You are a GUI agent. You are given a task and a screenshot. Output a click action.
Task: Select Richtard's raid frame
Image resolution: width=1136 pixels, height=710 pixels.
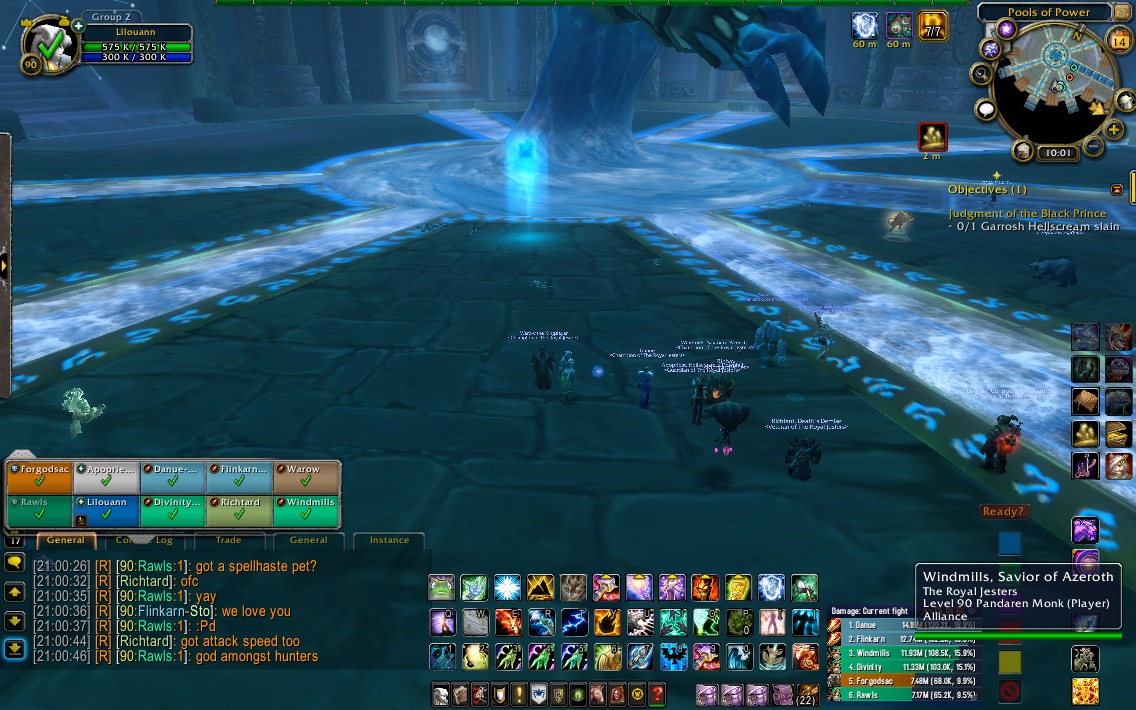click(x=240, y=510)
